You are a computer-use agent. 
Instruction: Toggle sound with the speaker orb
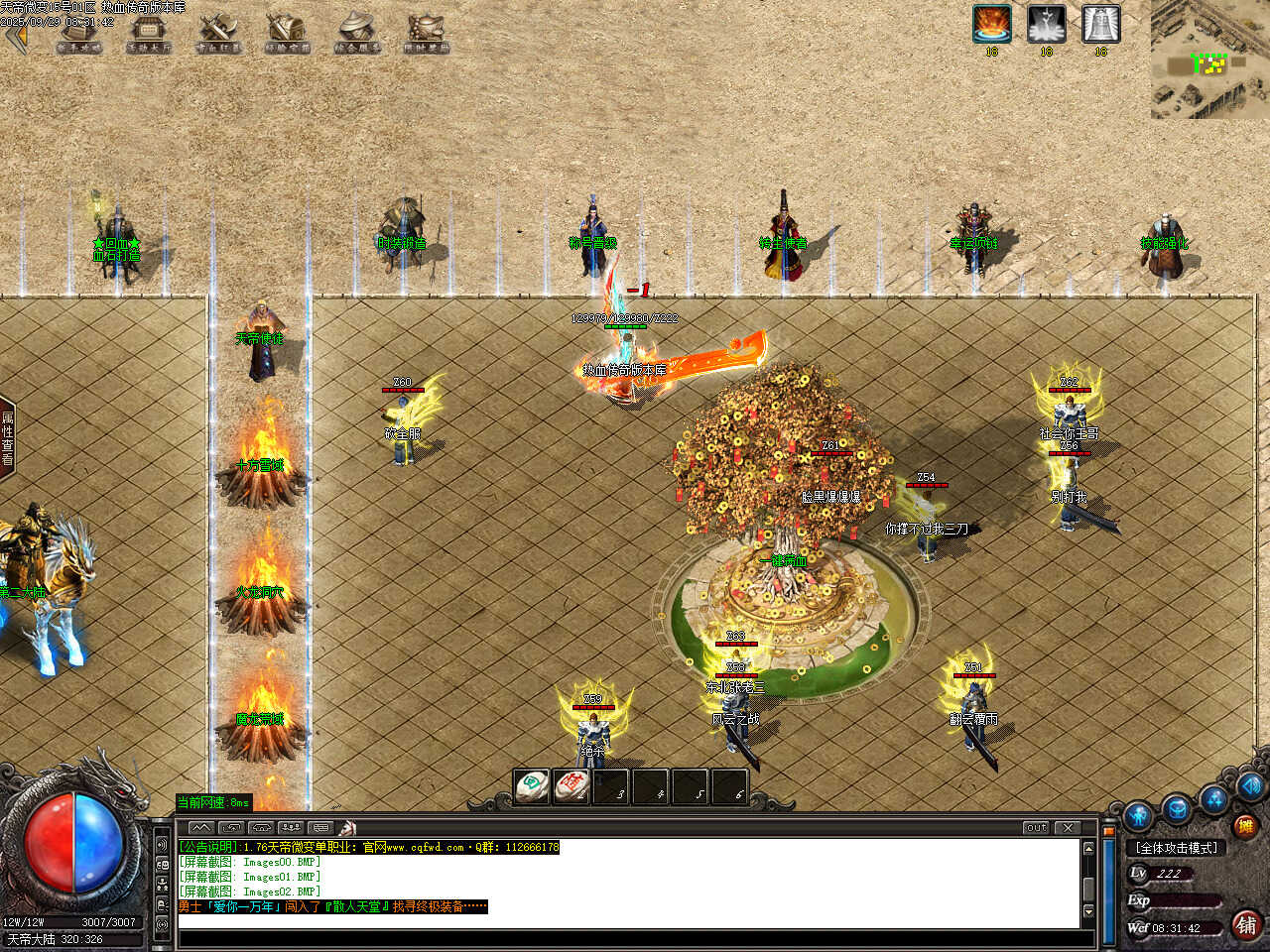[1250, 786]
